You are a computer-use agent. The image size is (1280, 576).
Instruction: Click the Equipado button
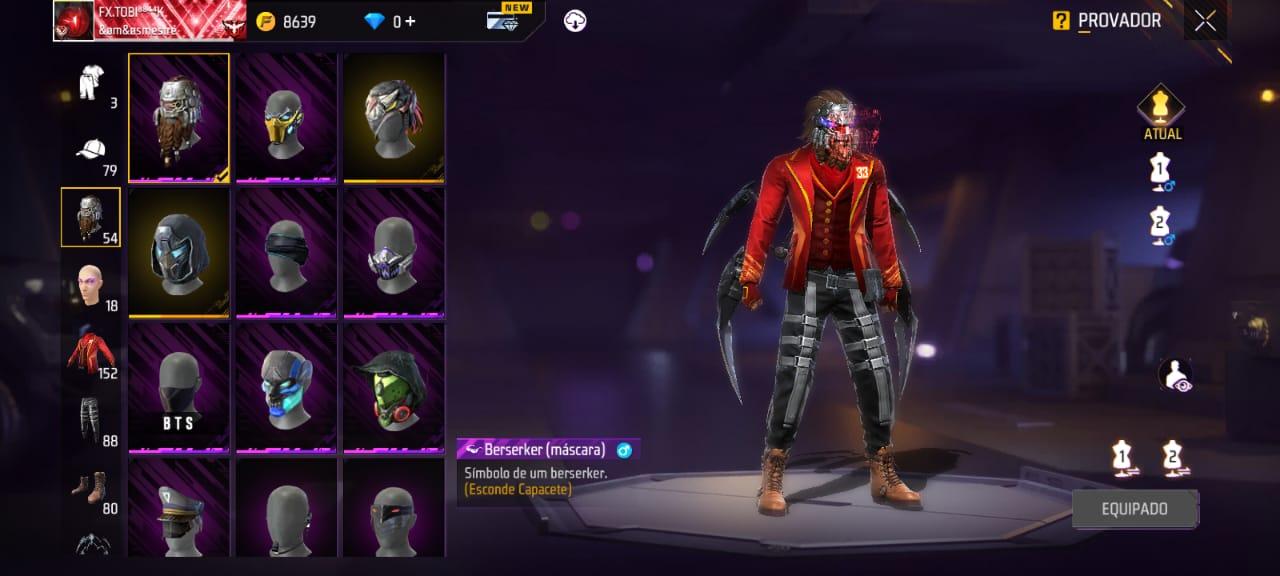pyautogui.click(x=1135, y=509)
